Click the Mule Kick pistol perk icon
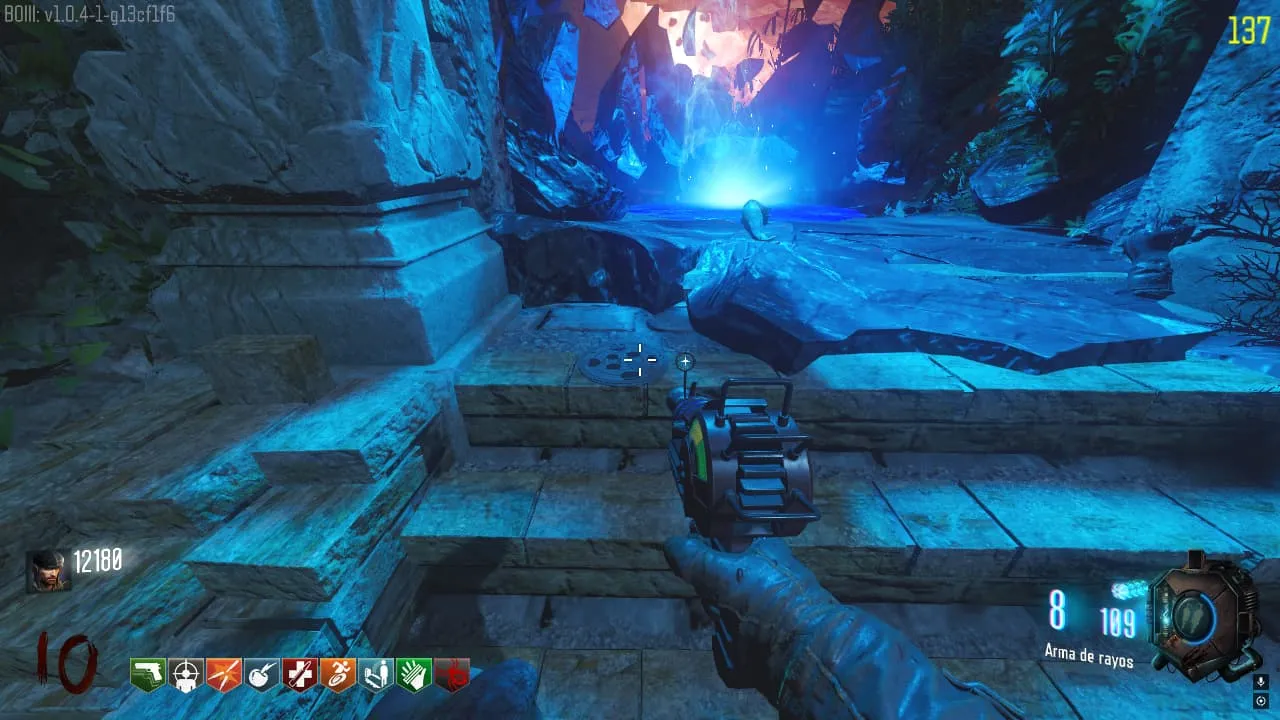Image resolution: width=1280 pixels, height=720 pixels. coord(148,675)
